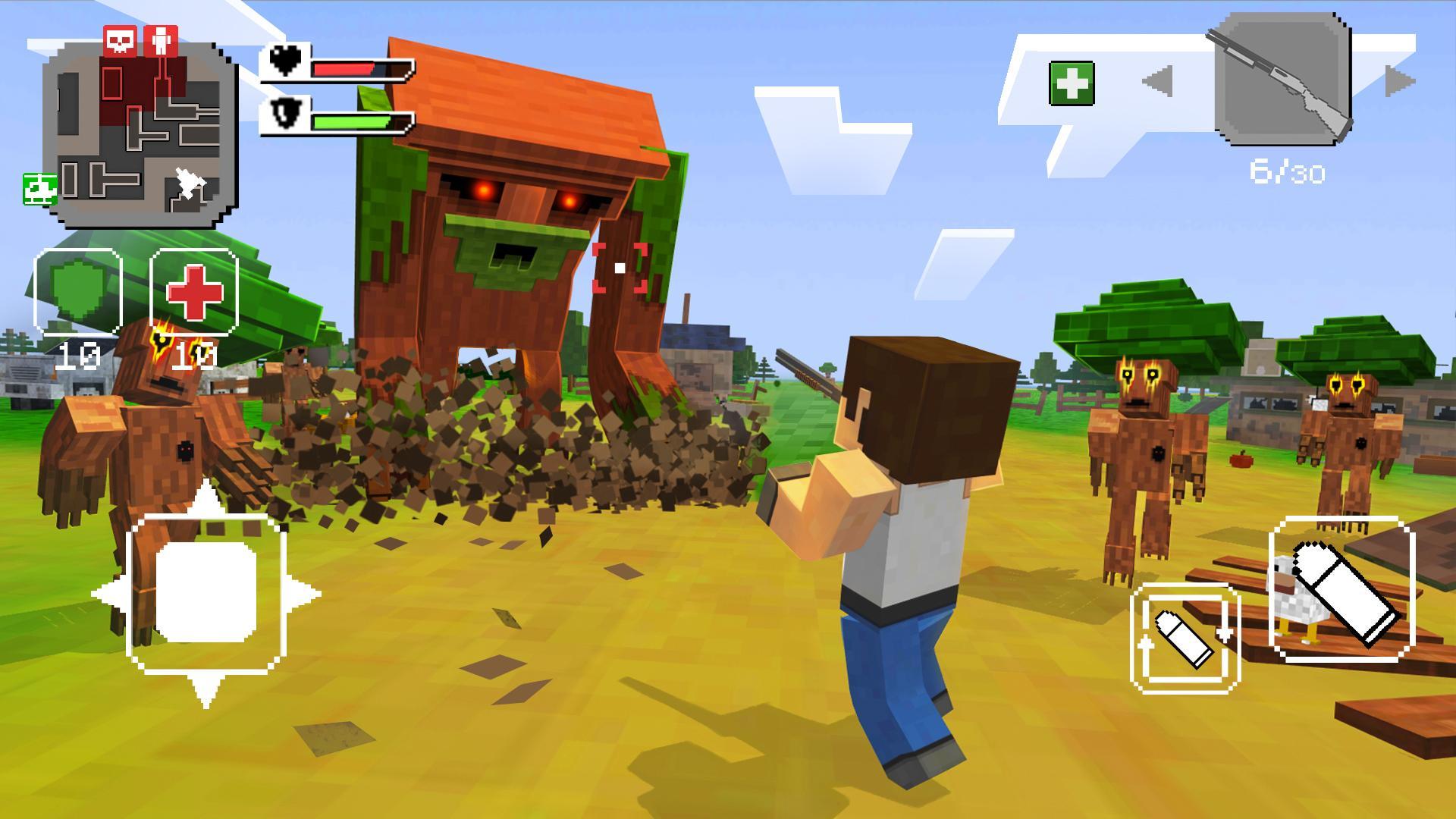Toggle the red player tracker indicator
Viewport: 1456px width, 819px height.
[x=159, y=39]
